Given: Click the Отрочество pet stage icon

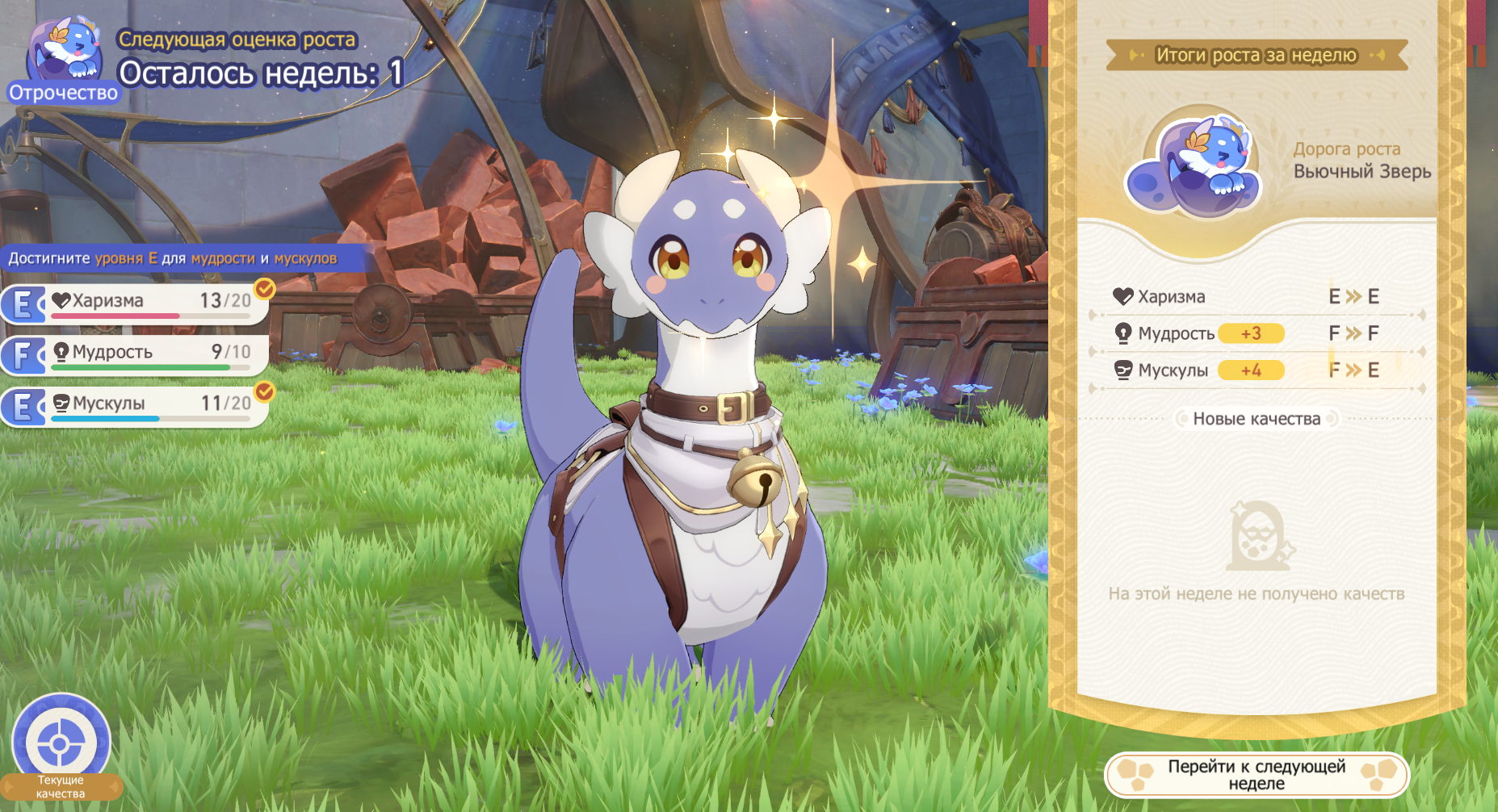Looking at the screenshot, I should (64, 58).
